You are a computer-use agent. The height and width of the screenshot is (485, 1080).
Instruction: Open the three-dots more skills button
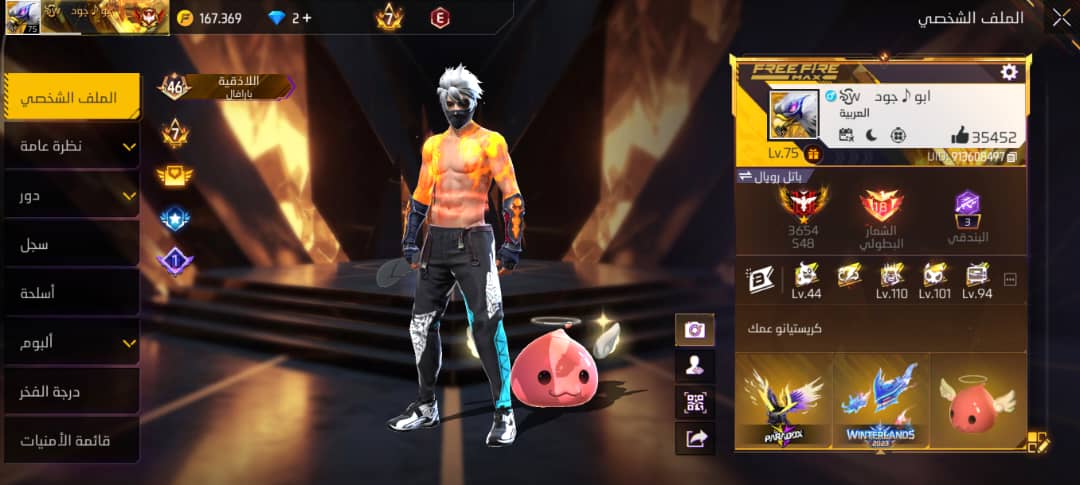[1009, 280]
